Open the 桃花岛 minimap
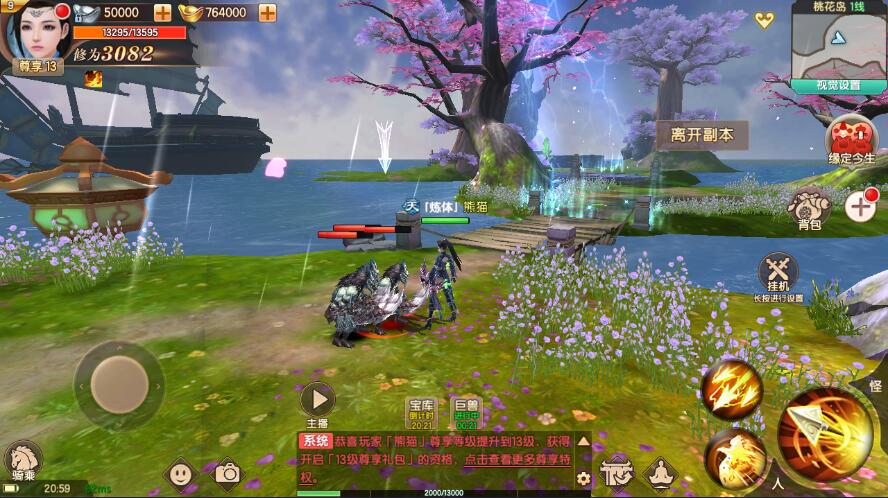 838,41
